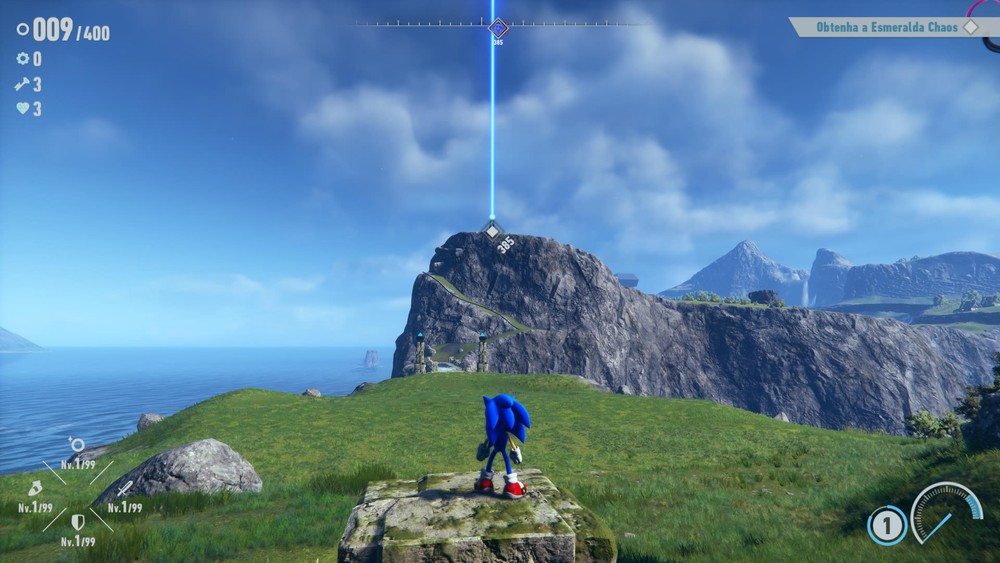Screen dimensions: 1000x563
Task: Click the gear item counter icon
Action: (x=22, y=59)
